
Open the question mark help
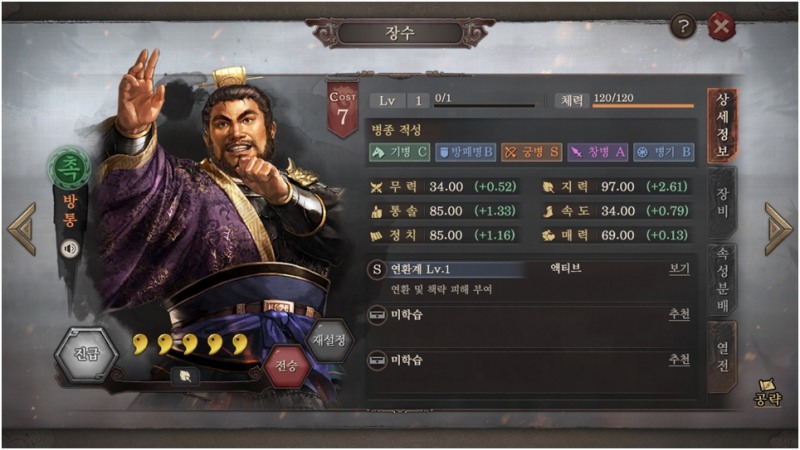tap(684, 26)
